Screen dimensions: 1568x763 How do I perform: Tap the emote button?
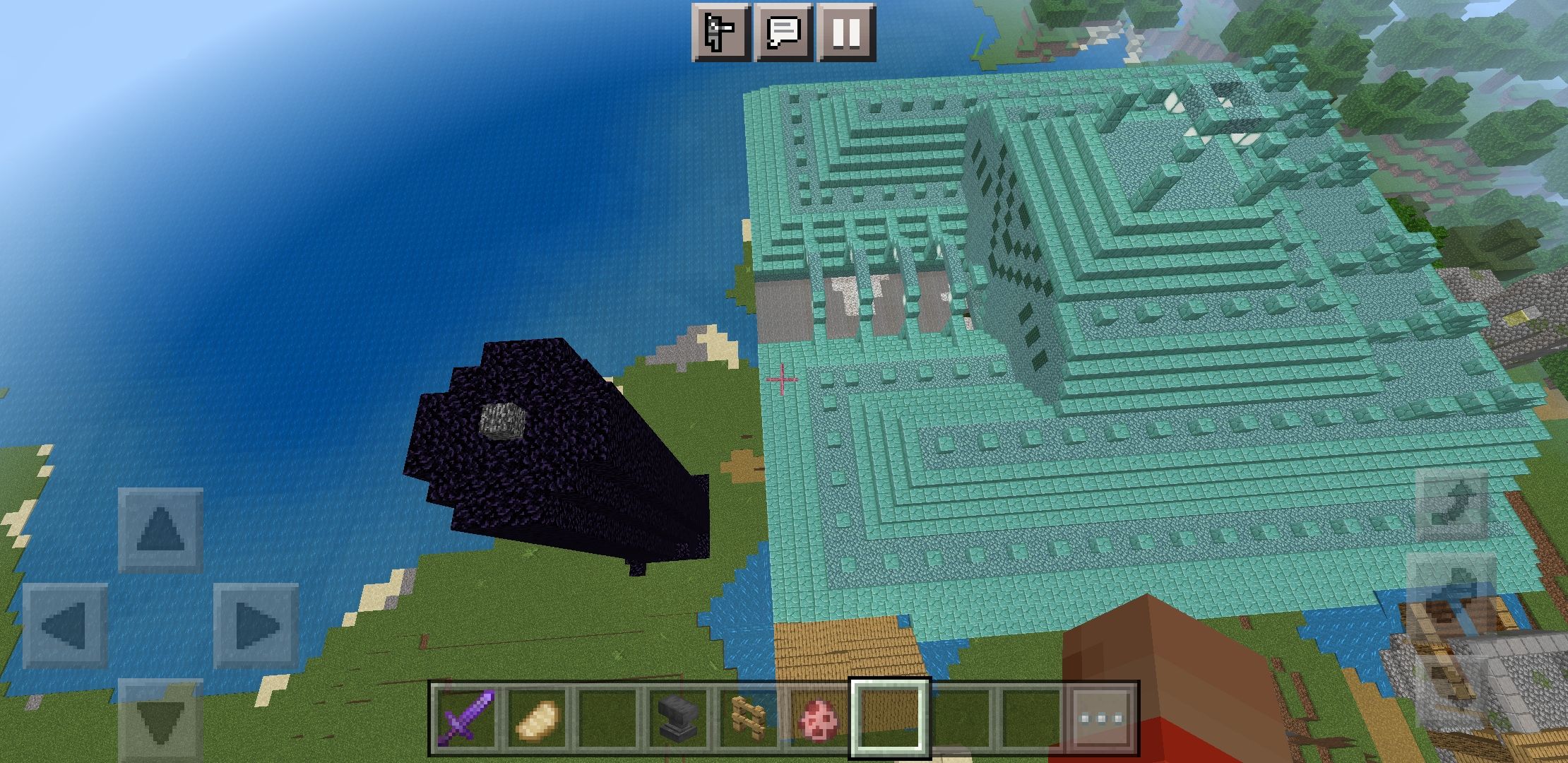720,32
